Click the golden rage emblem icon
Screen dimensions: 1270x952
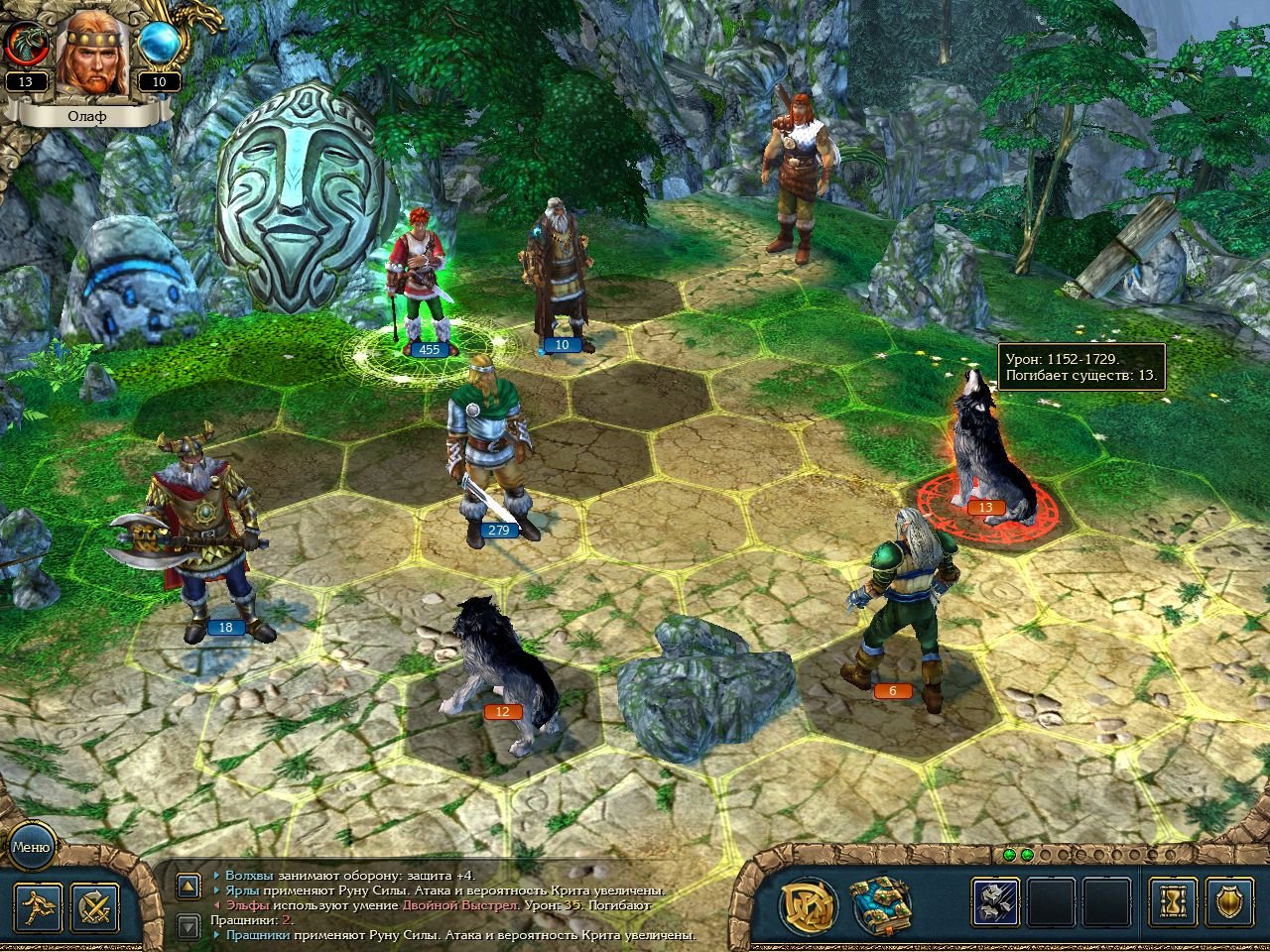point(810,902)
